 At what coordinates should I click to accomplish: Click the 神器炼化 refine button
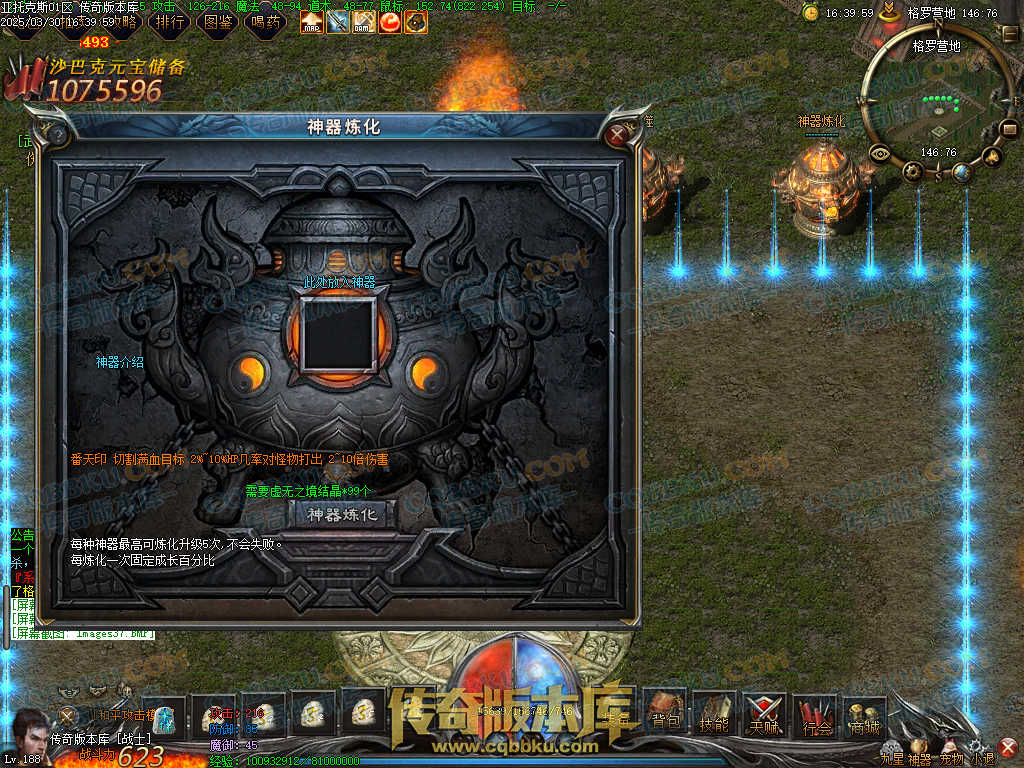tap(343, 515)
